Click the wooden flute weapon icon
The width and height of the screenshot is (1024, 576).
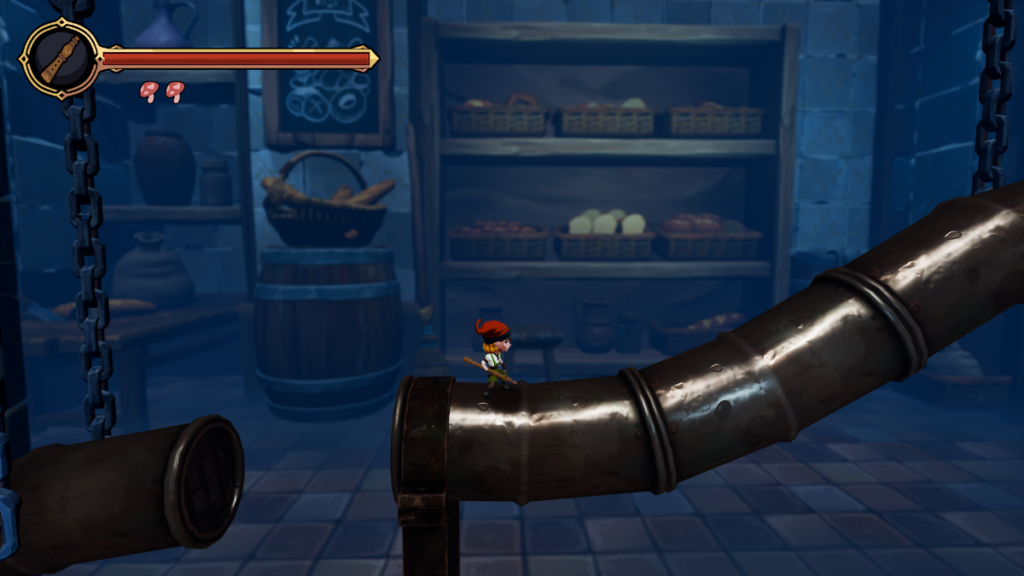tap(59, 59)
